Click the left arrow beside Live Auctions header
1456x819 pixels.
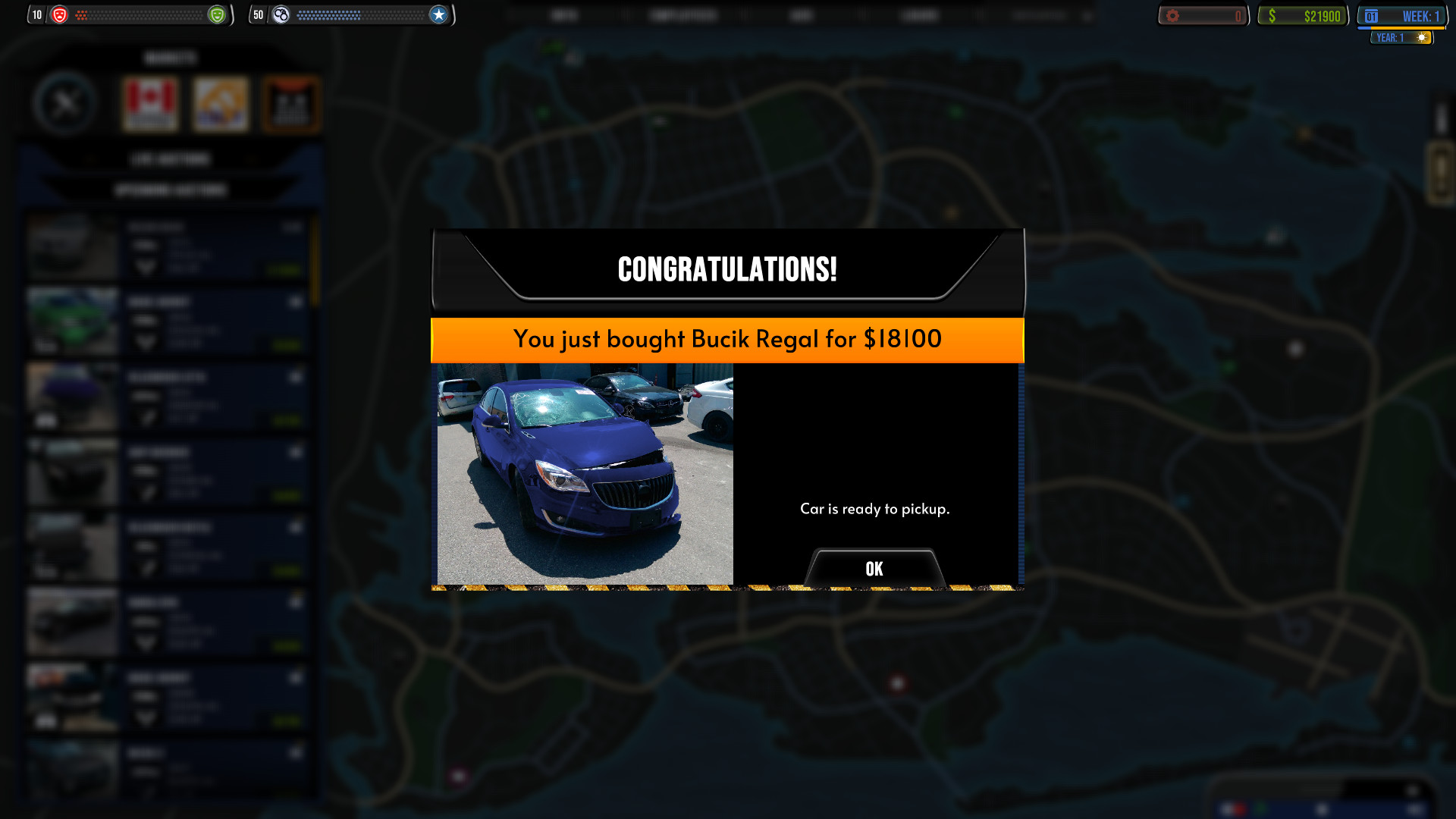tap(89, 158)
